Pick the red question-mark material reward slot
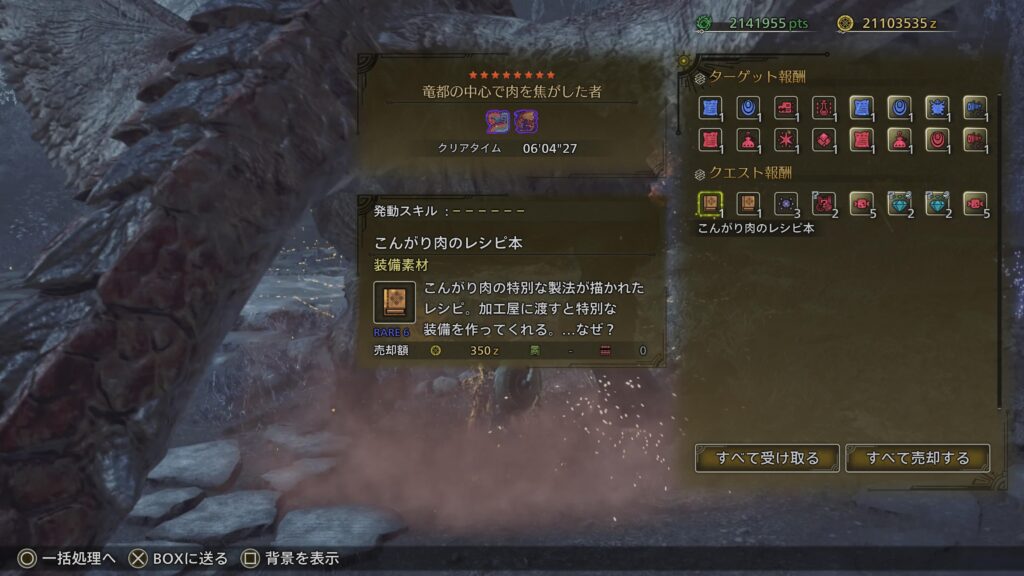The width and height of the screenshot is (1024, 576). pyautogui.click(x=824, y=204)
